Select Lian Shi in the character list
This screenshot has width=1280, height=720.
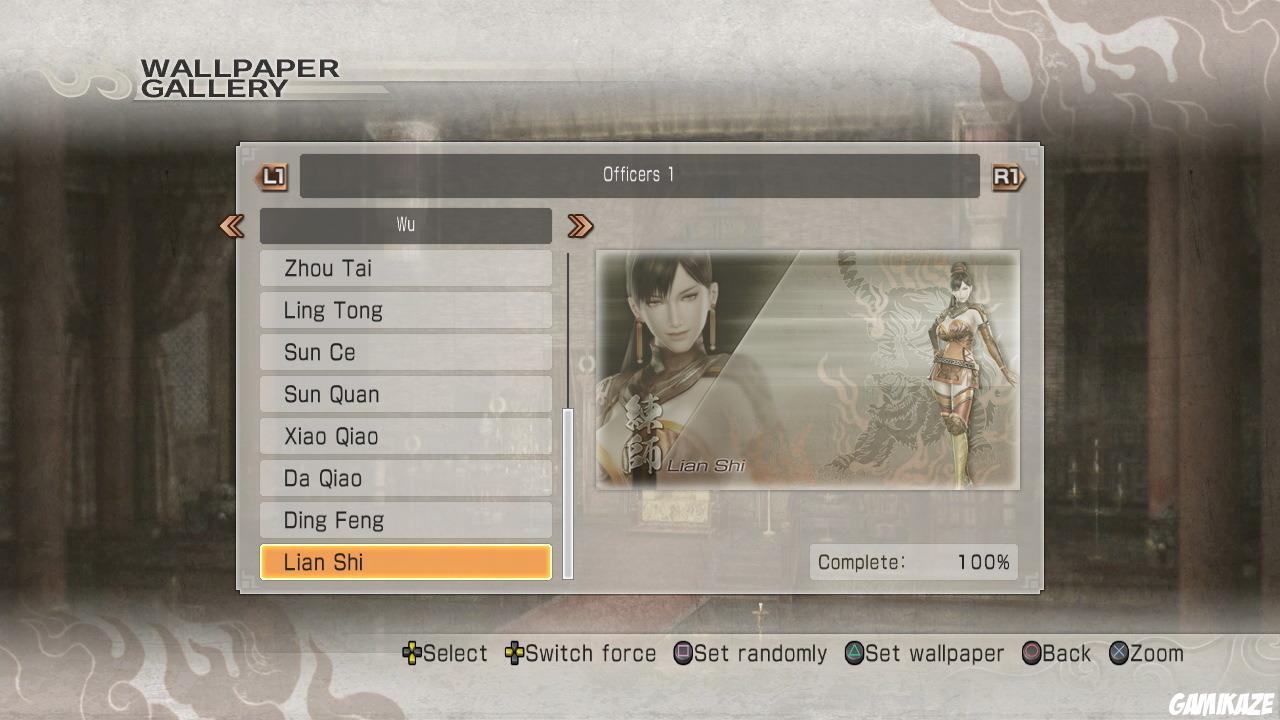[405, 562]
